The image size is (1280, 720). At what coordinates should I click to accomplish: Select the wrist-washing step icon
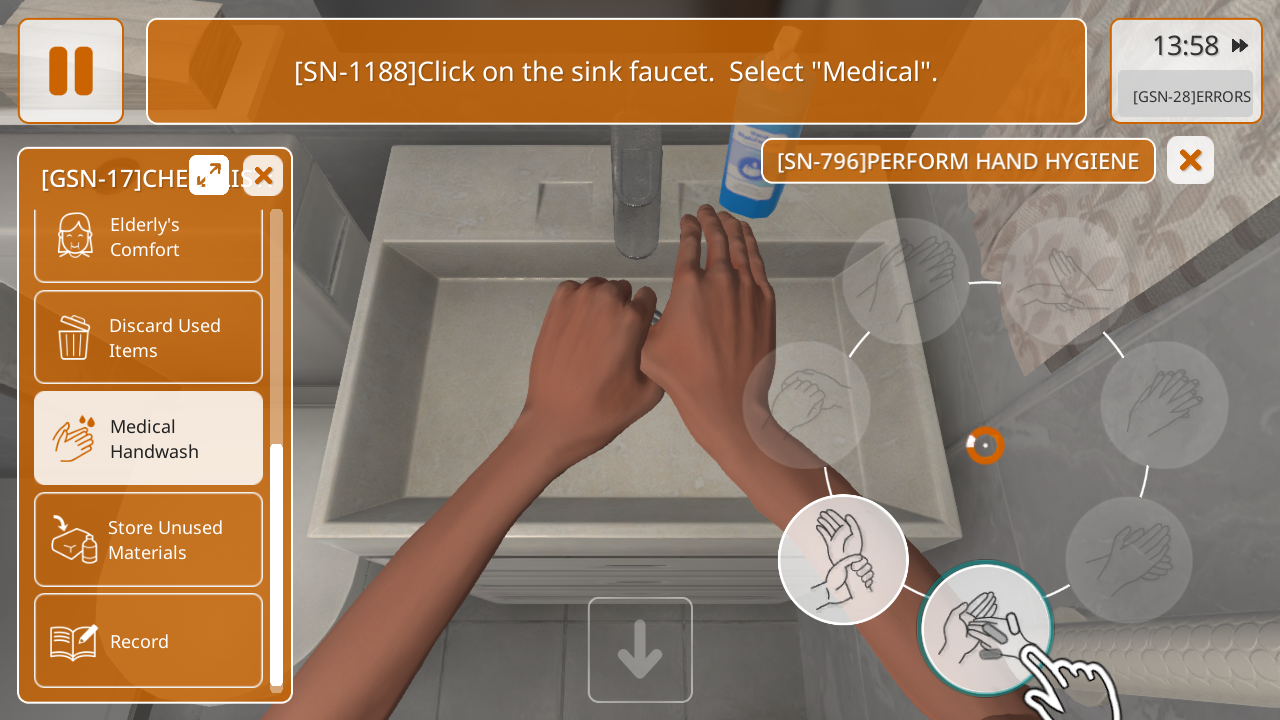(x=843, y=559)
